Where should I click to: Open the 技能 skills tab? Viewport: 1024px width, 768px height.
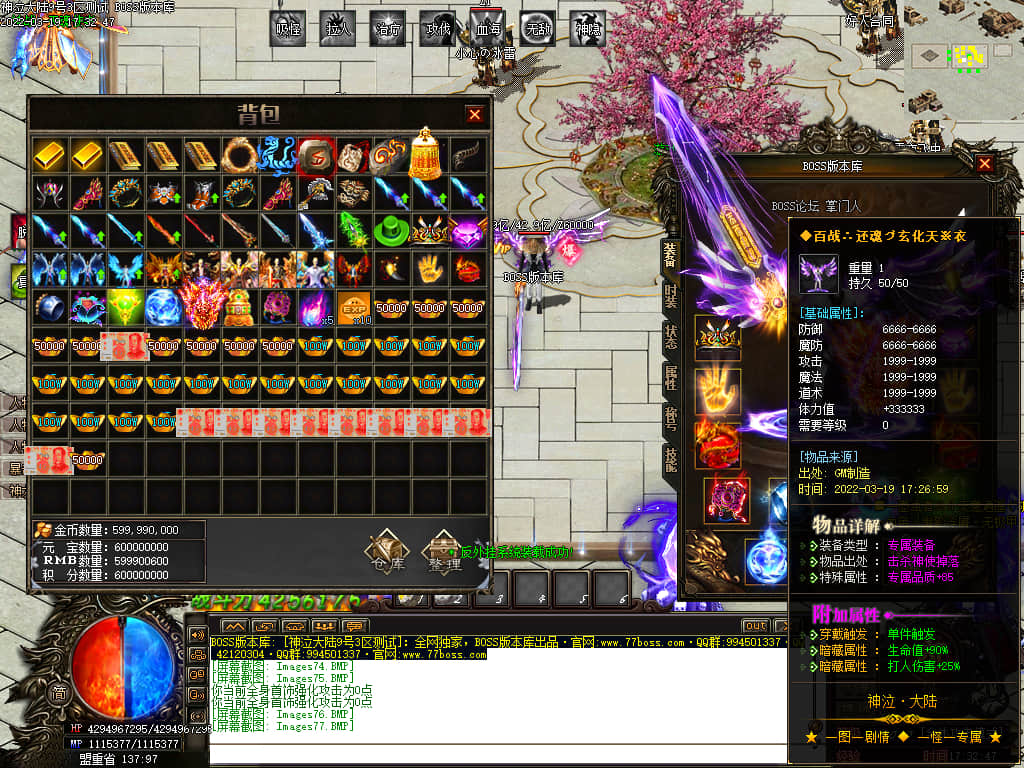pyautogui.click(x=670, y=458)
